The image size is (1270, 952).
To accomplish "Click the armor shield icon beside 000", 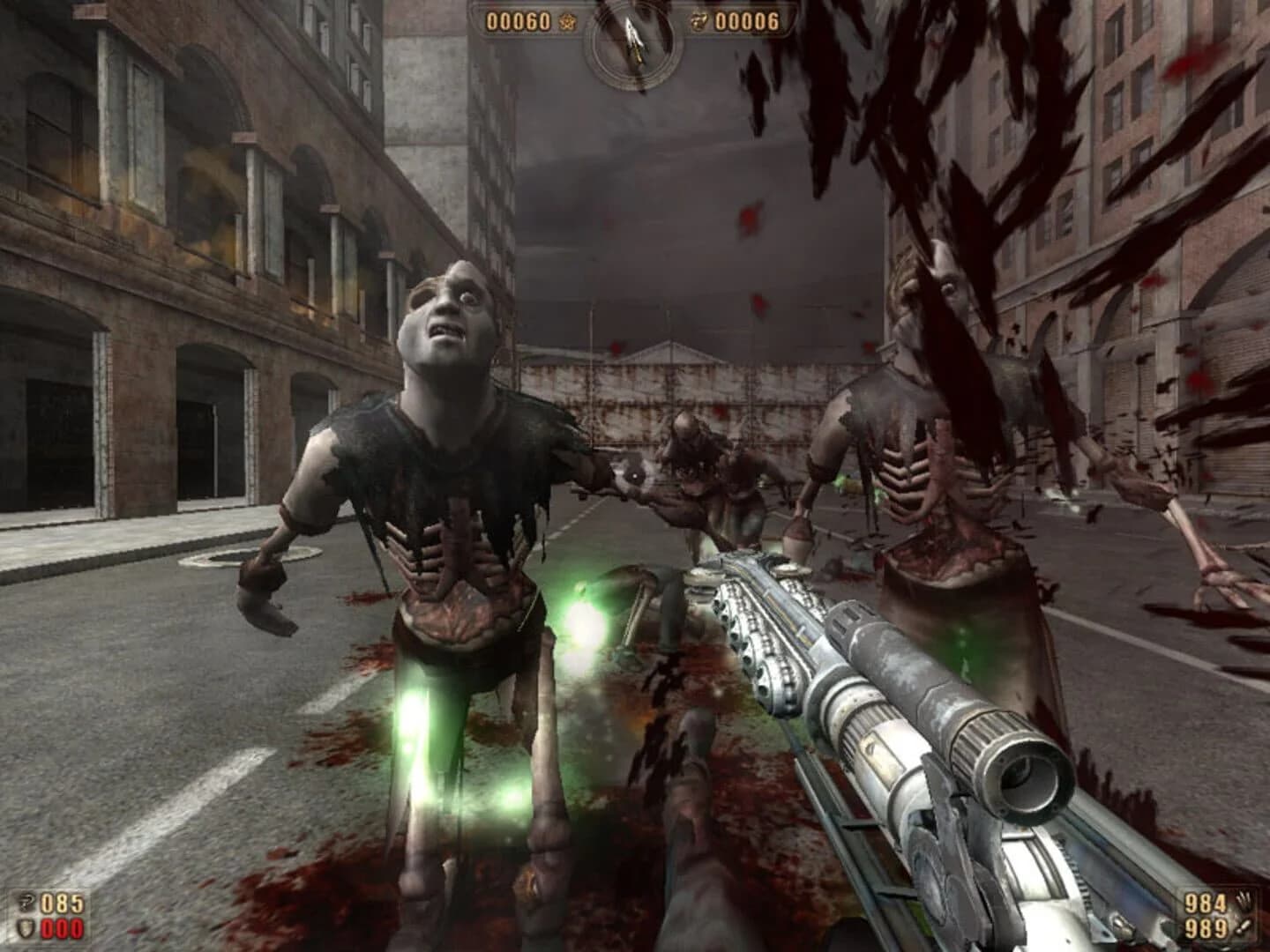I will (26, 927).
